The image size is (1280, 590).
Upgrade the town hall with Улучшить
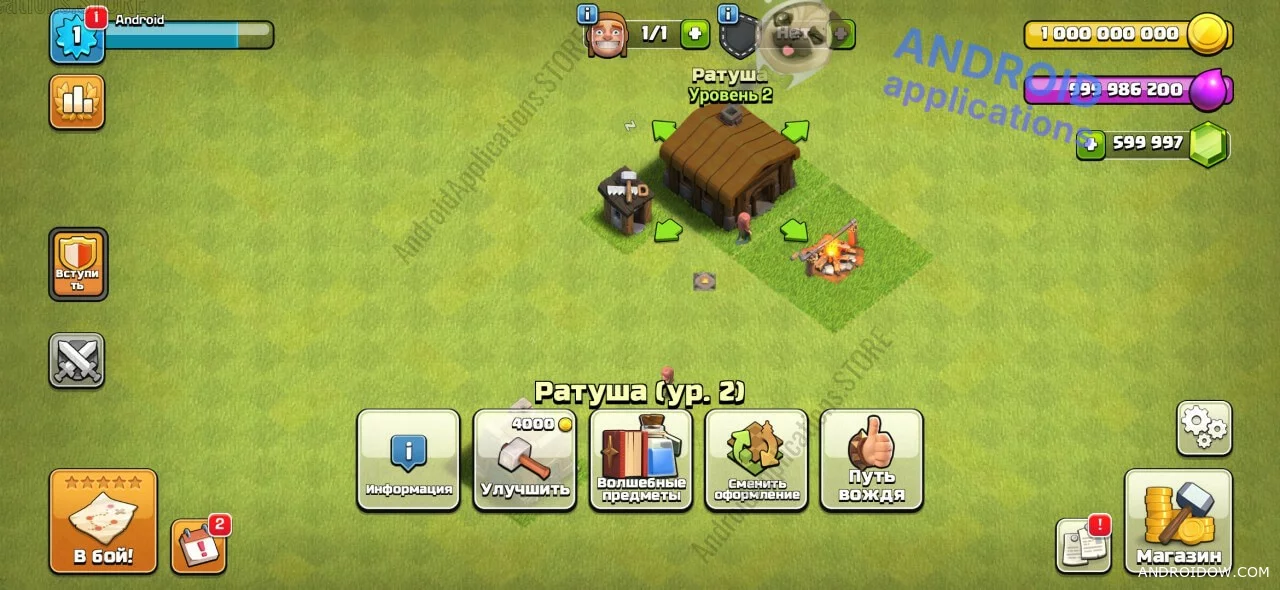click(x=524, y=459)
